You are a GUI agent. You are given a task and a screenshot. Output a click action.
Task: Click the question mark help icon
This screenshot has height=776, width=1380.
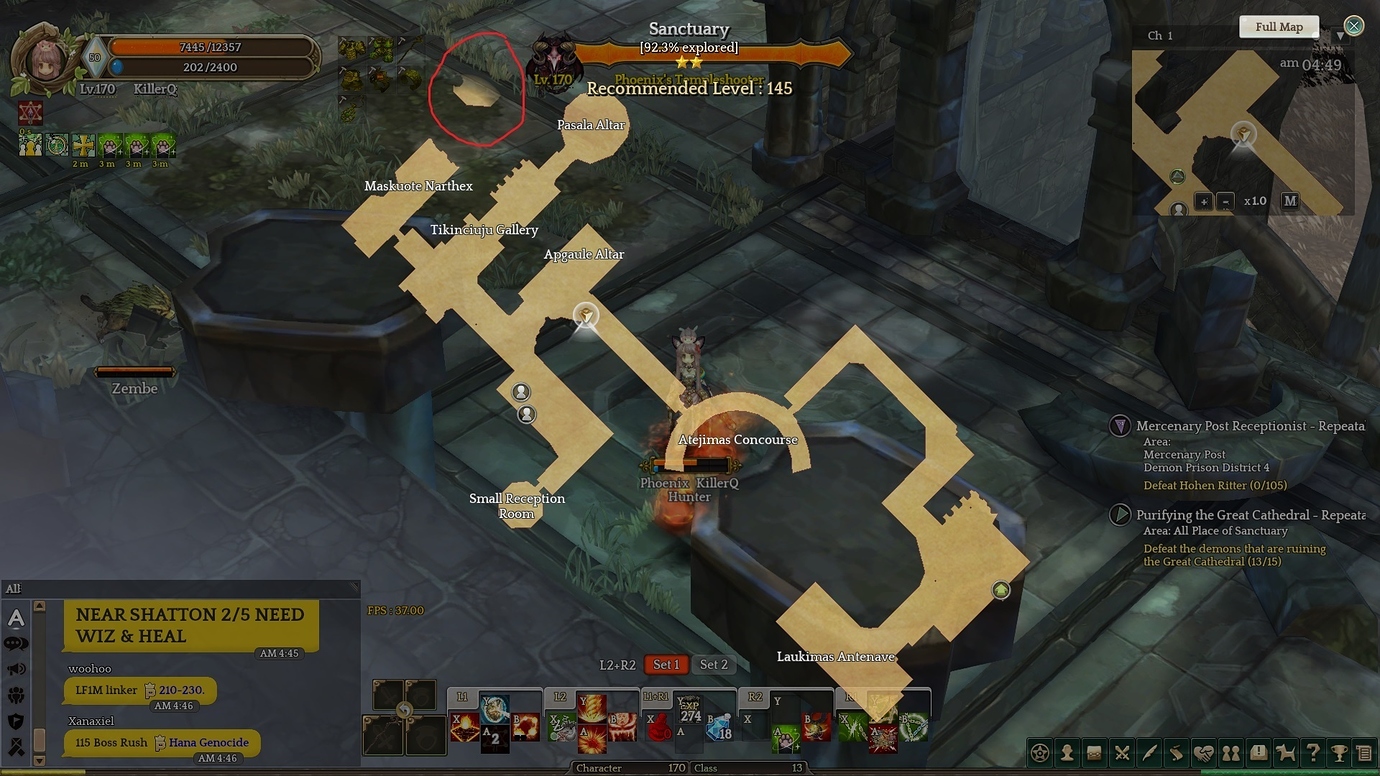pyautogui.click(x=1312, y=751)
